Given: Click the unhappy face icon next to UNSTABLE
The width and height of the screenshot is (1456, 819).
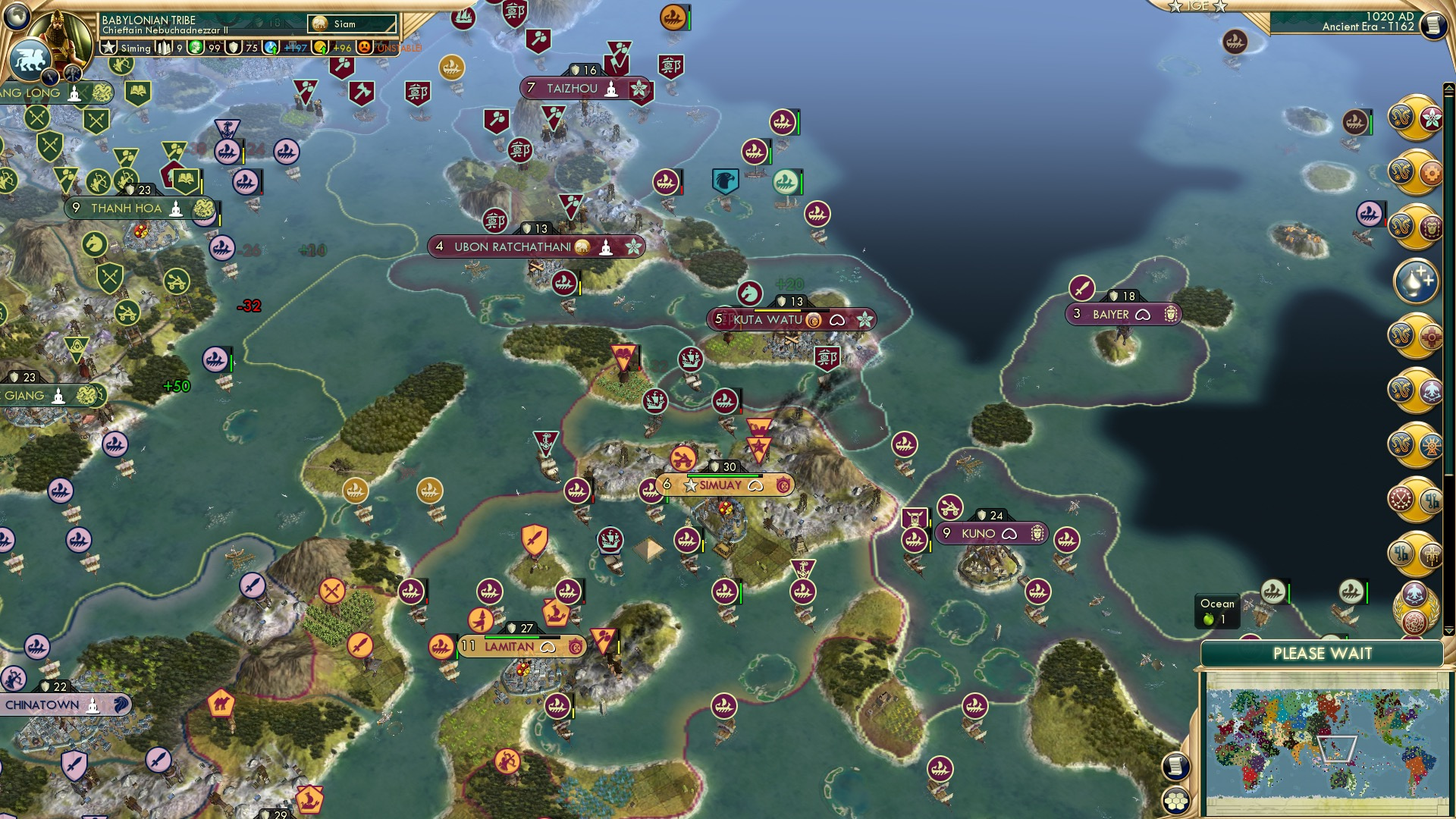Looking at the screenshot, I should click(366, 47).
